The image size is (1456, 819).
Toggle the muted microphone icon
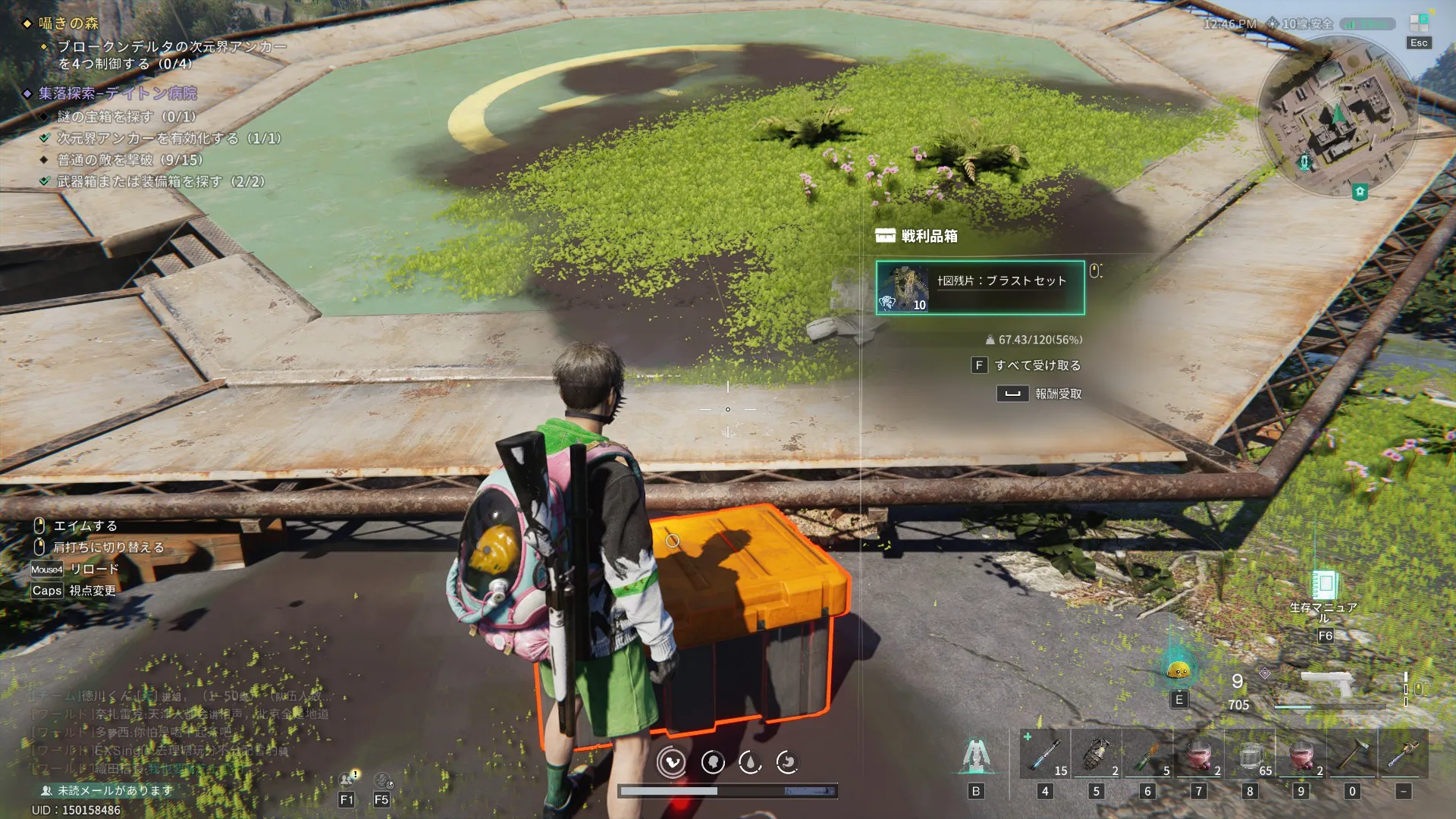pos(382,780)
